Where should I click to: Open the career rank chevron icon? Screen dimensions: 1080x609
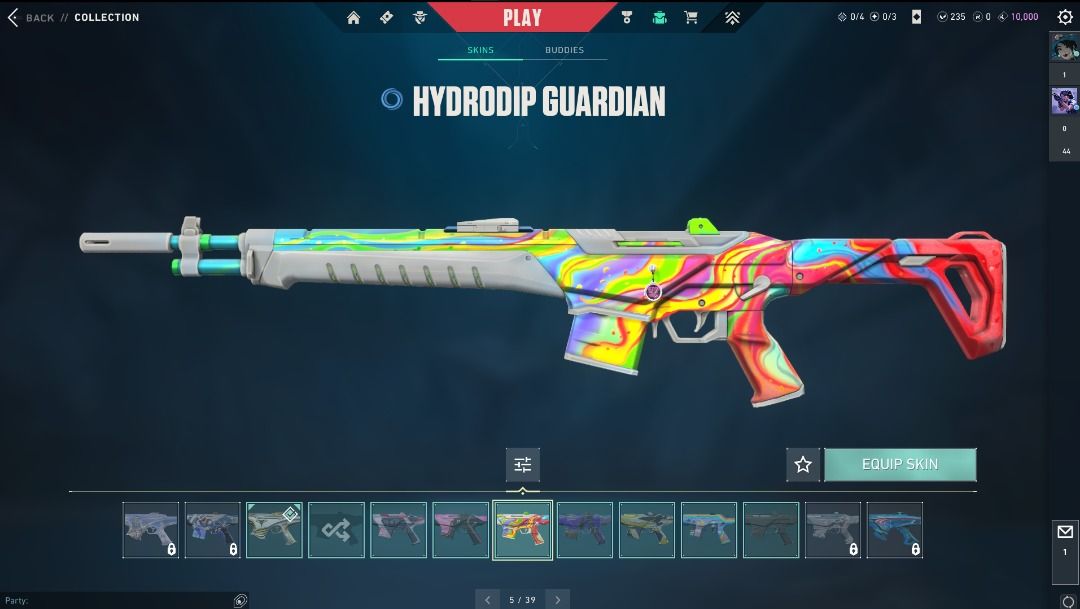[x=732, y=17]
